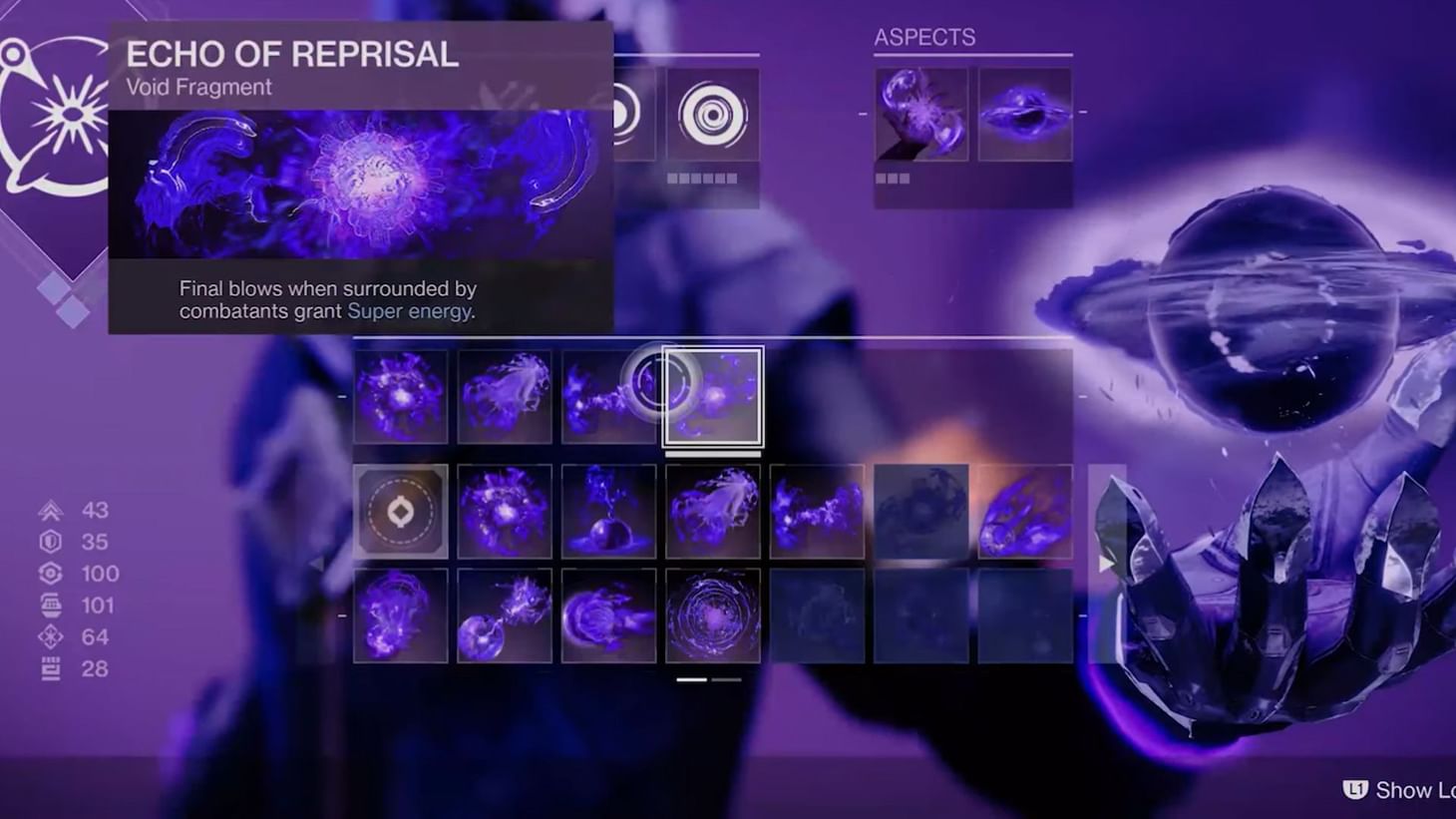Screen dimensions: 1456x819
Task: Select the first fragment in the top row
Action: pyautogui.click(x=401, y=397)
